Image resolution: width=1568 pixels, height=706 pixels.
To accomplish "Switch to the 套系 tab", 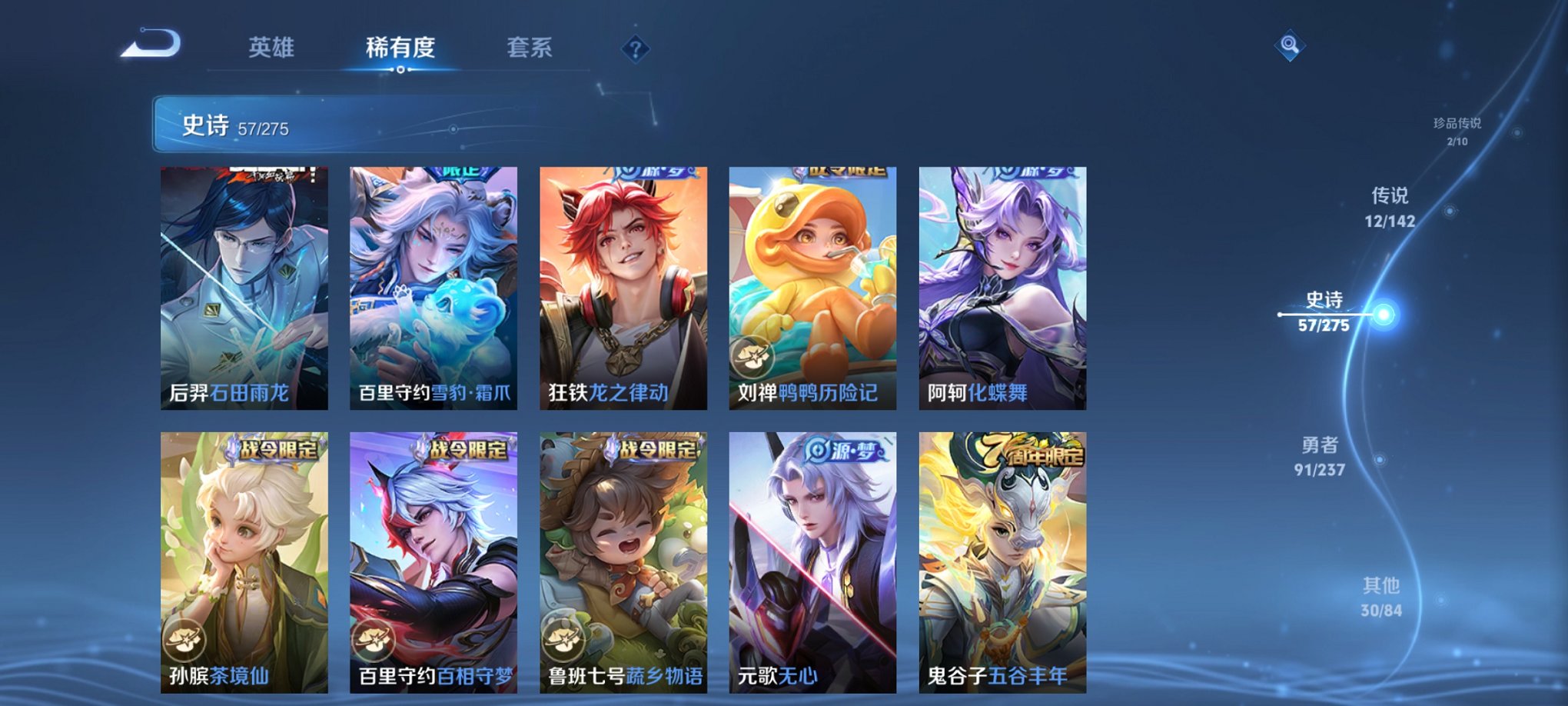I will 529,48.
